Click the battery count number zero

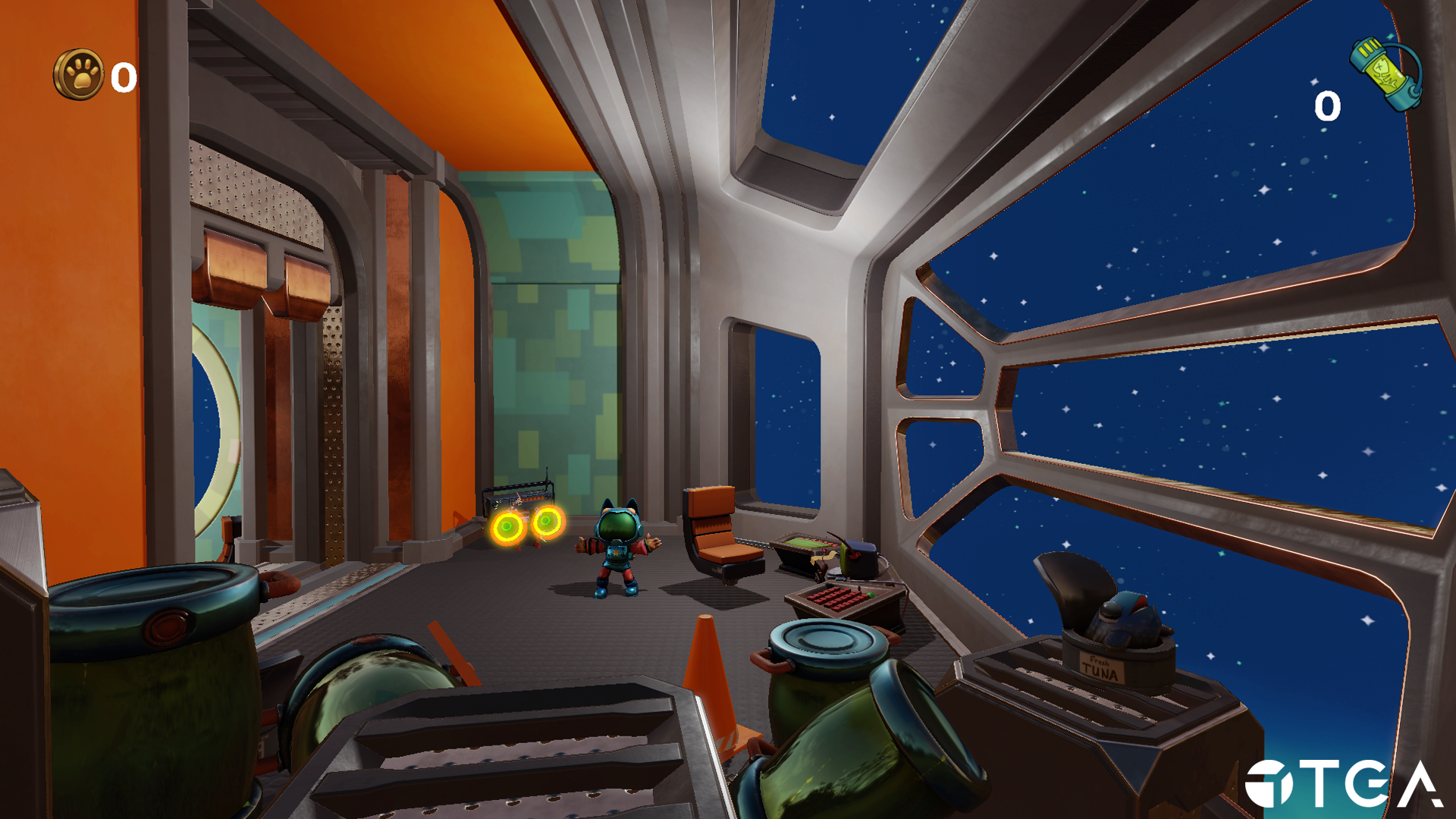tap(1326, 106)
